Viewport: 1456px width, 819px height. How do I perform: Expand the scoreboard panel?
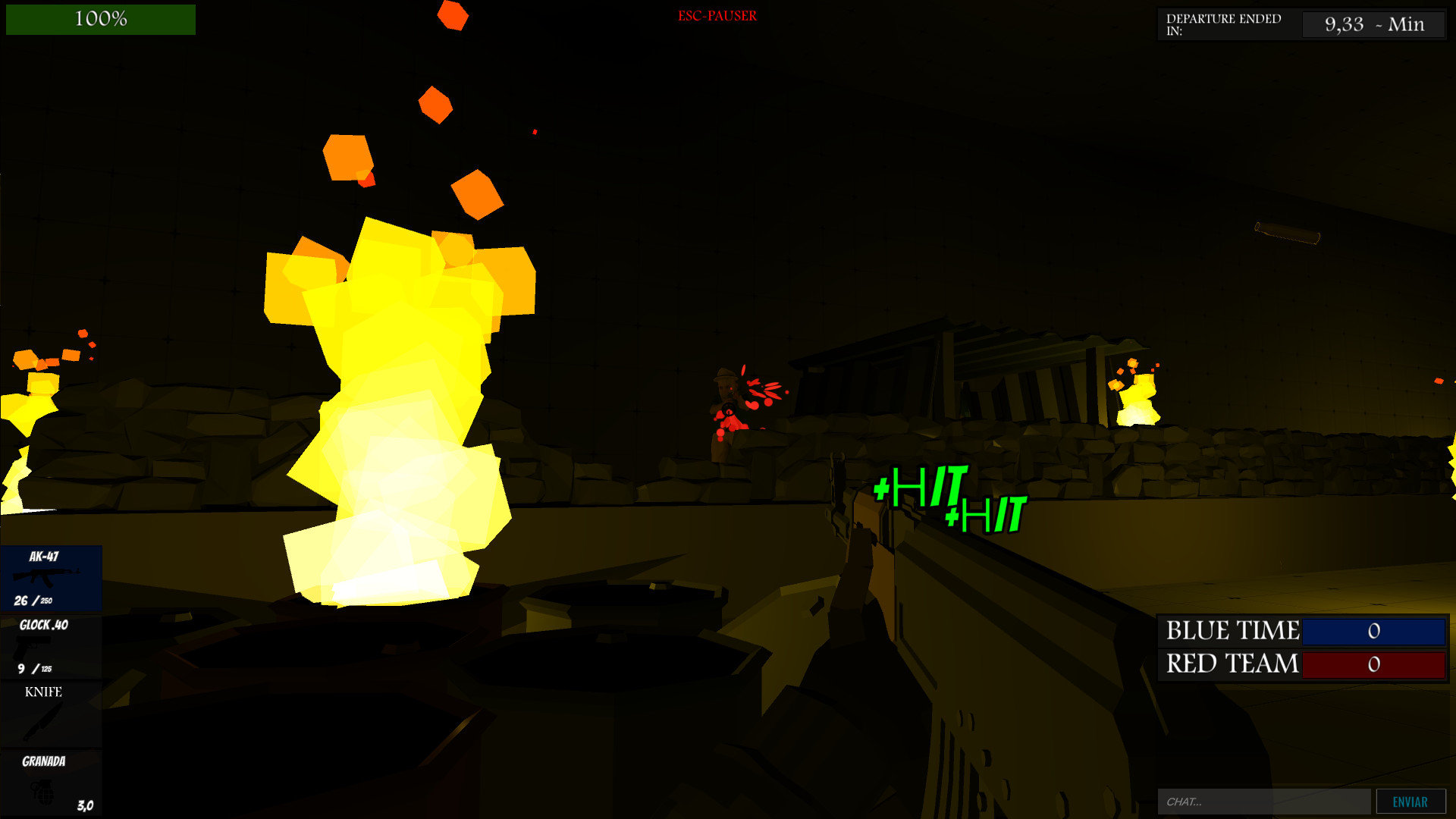coord(1303,647)
